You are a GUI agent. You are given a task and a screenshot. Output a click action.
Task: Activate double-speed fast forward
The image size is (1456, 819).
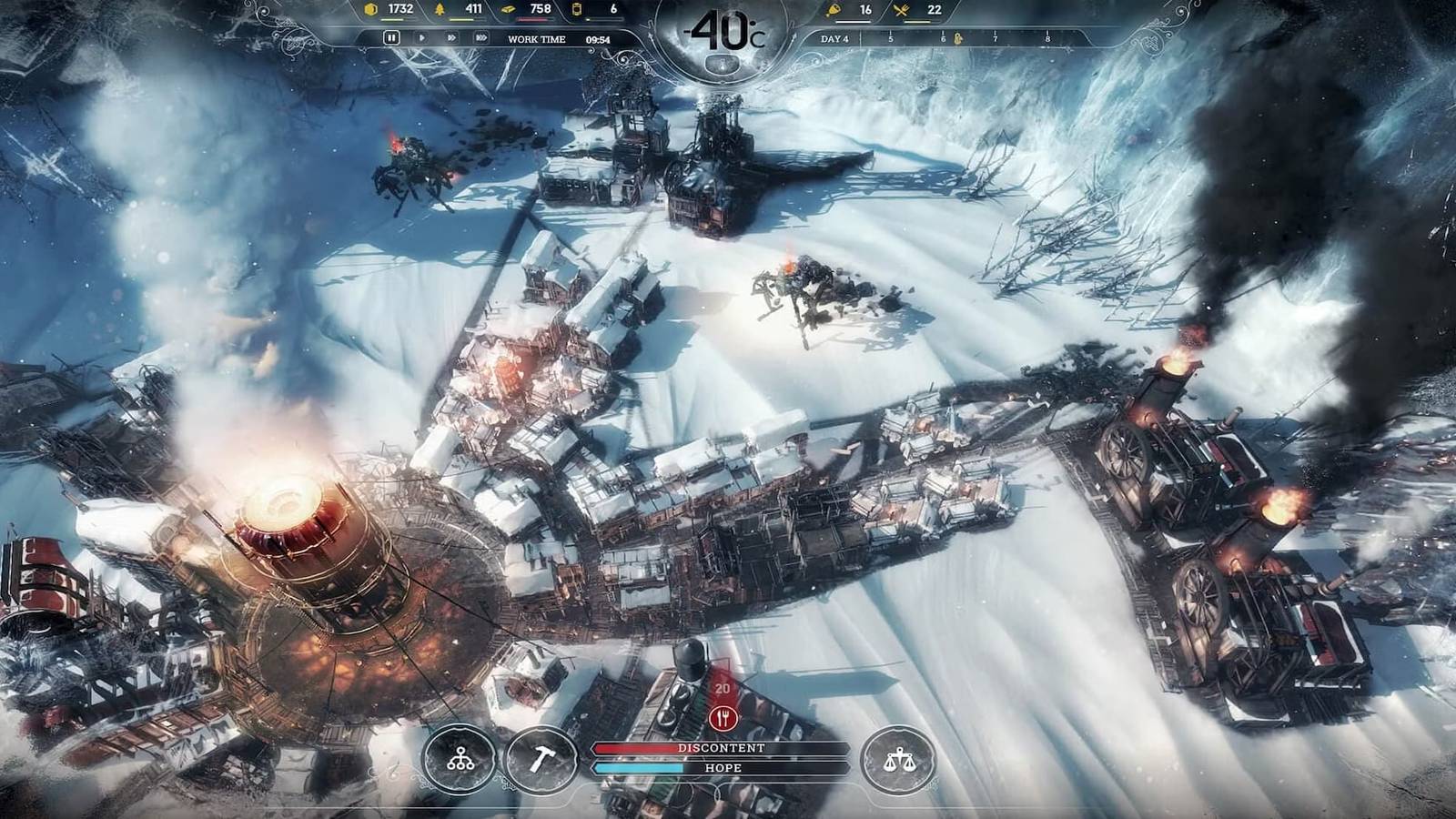click(451, 39)
